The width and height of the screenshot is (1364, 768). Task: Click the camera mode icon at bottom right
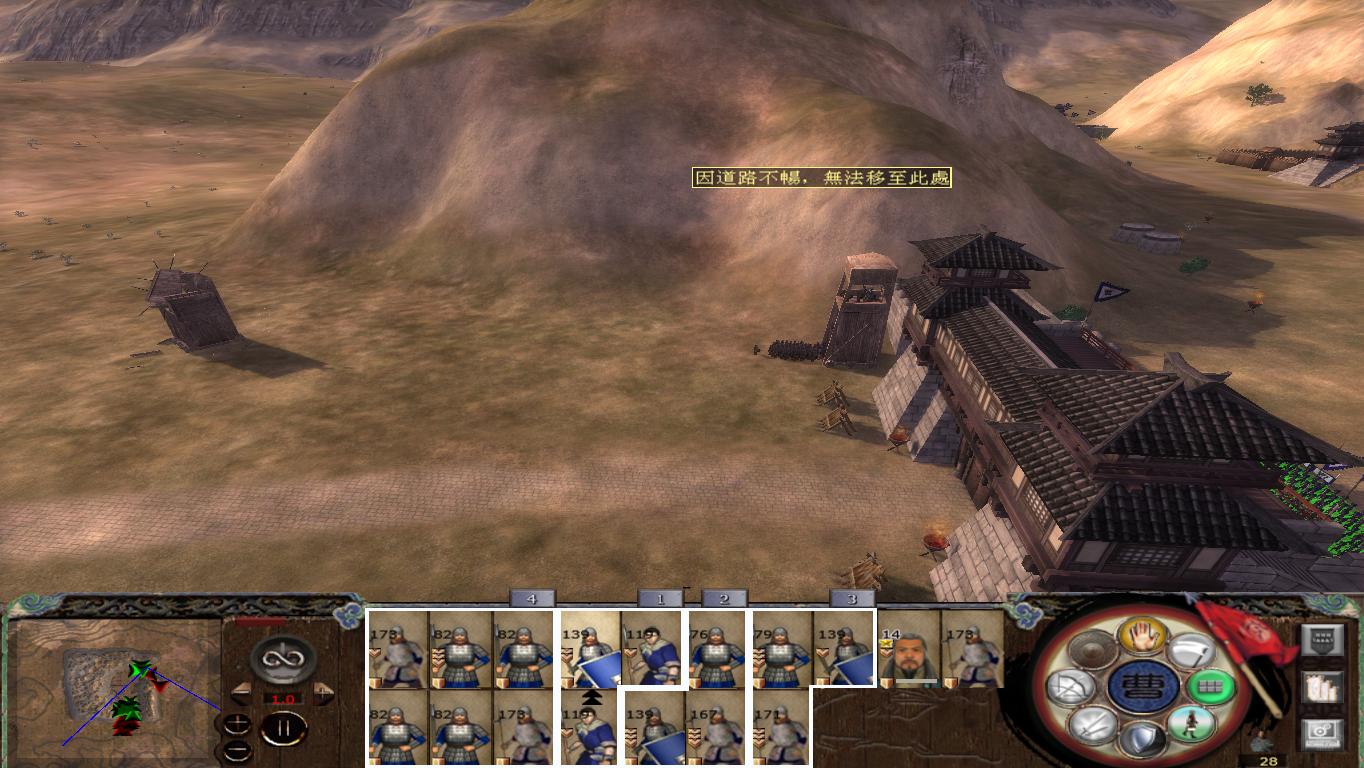coord(1320,734)
